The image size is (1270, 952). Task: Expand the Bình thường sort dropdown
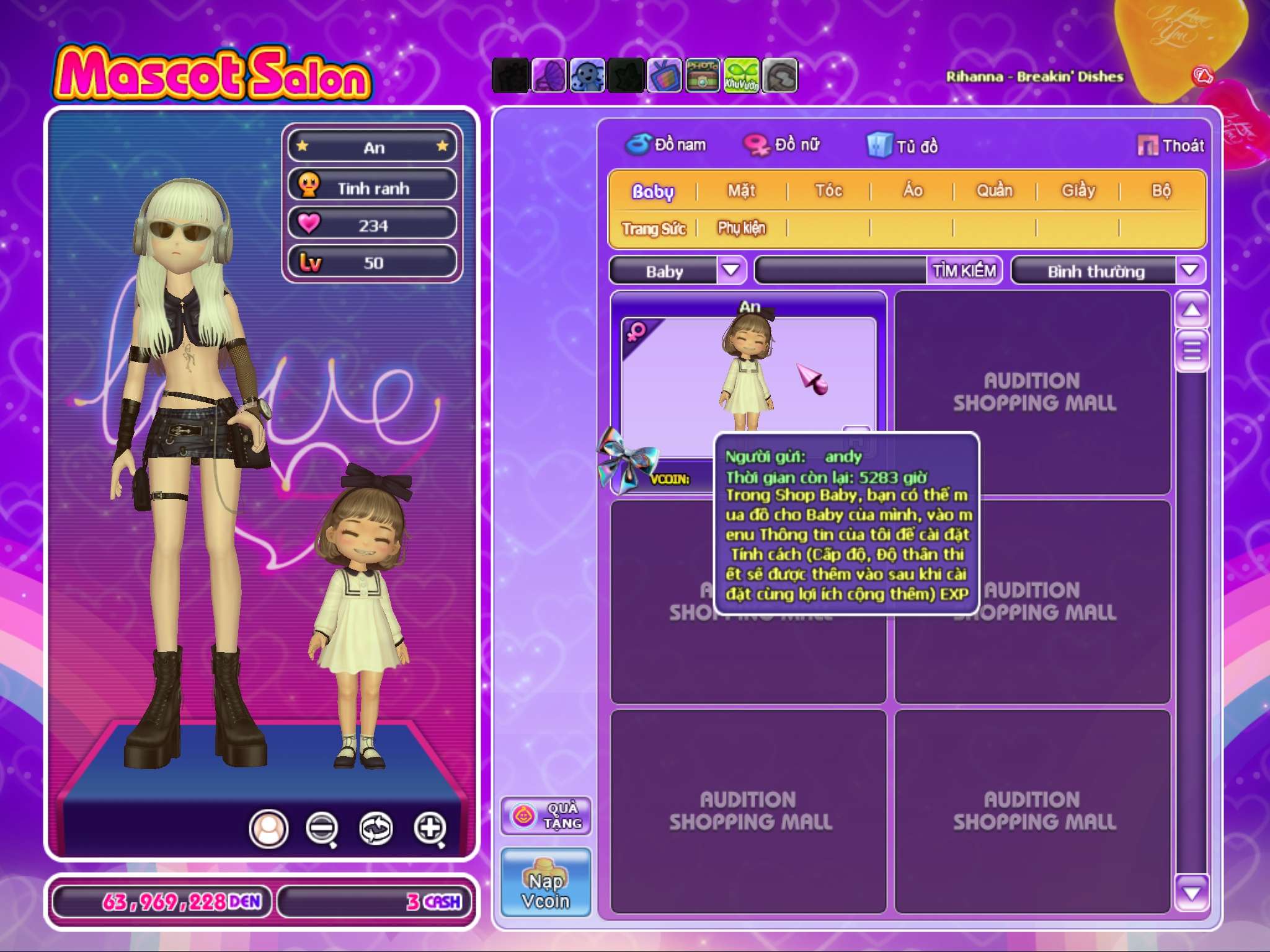[x=1189, y=271]
